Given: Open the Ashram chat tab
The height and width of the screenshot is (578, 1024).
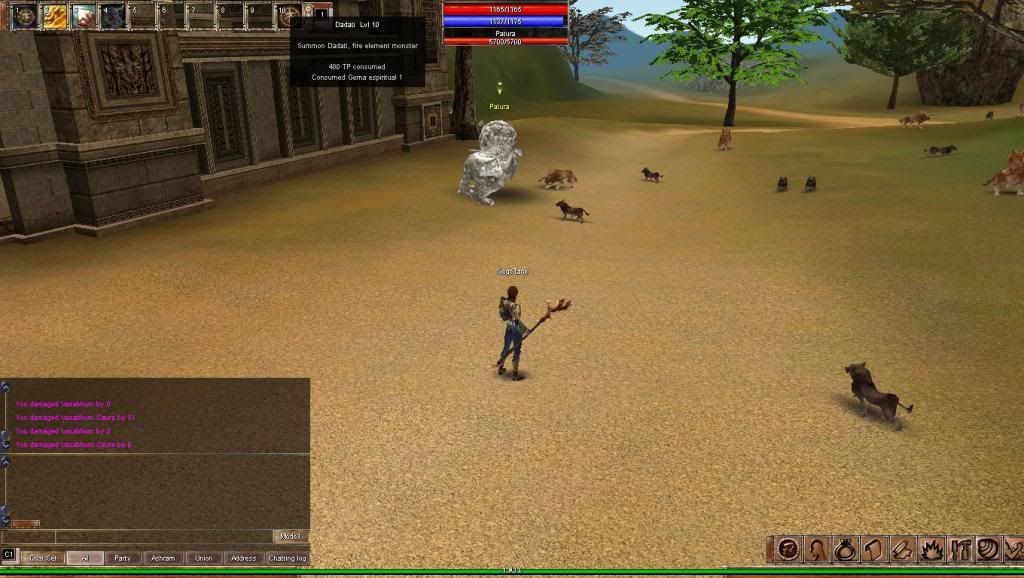Looking at the screenshot, I should [x=162, y=558].
